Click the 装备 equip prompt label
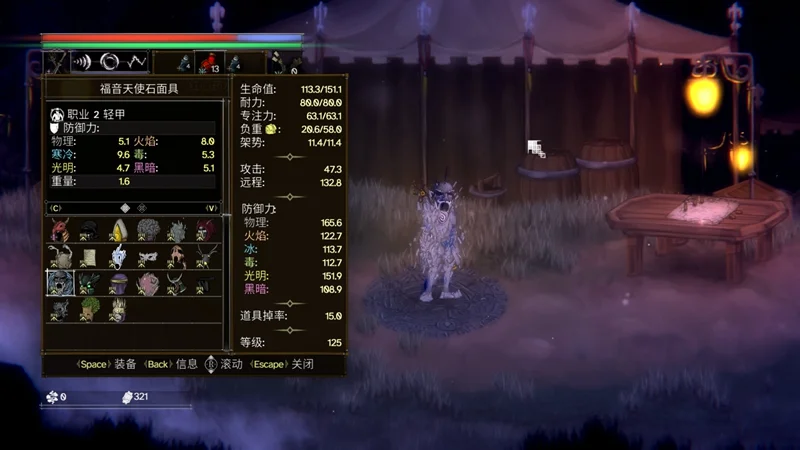The height and width of the screenshot is (450, 800). coord(125,365)
